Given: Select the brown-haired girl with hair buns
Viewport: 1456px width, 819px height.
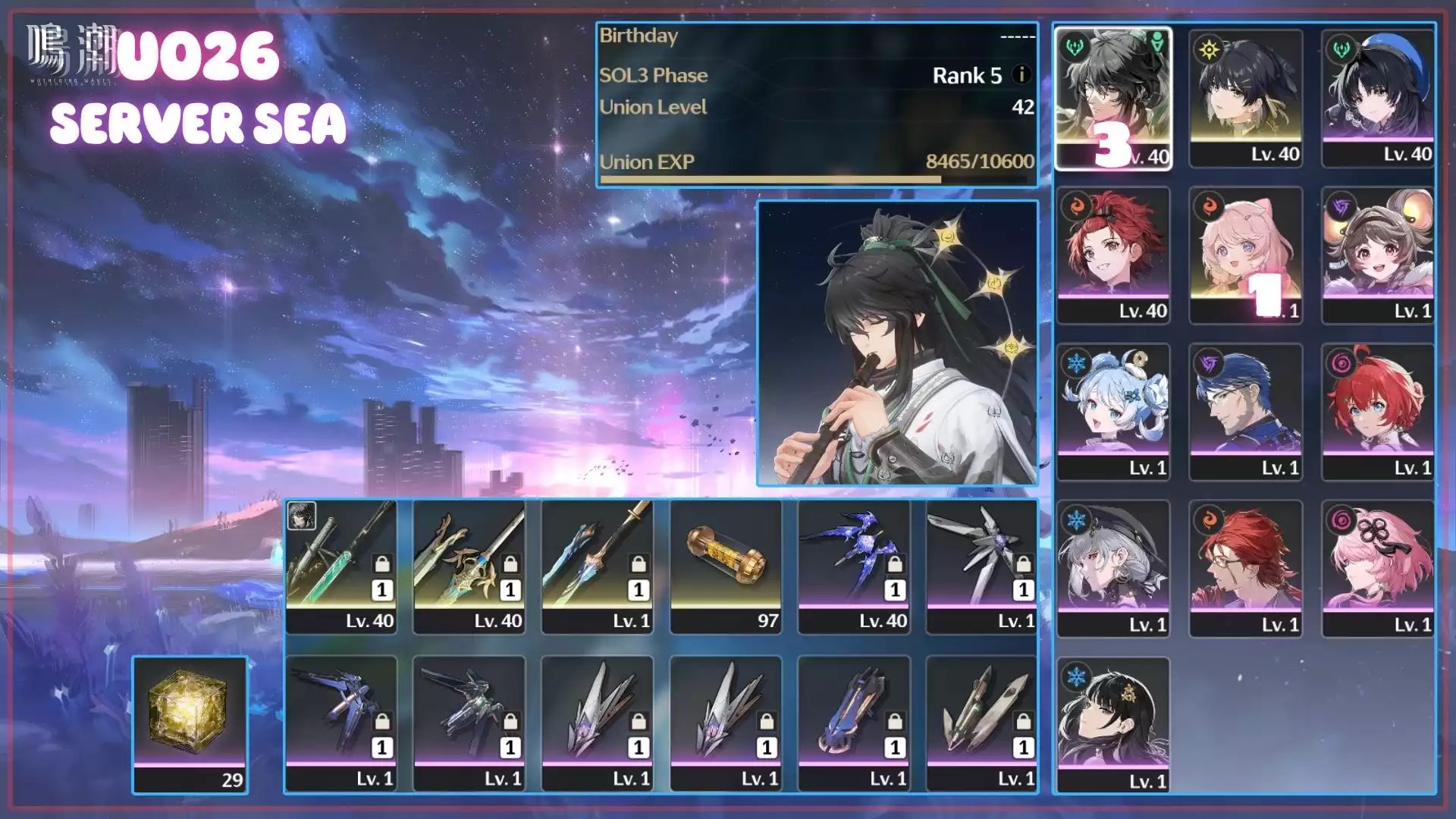Looking at the screenshot, I should 1377,254.
